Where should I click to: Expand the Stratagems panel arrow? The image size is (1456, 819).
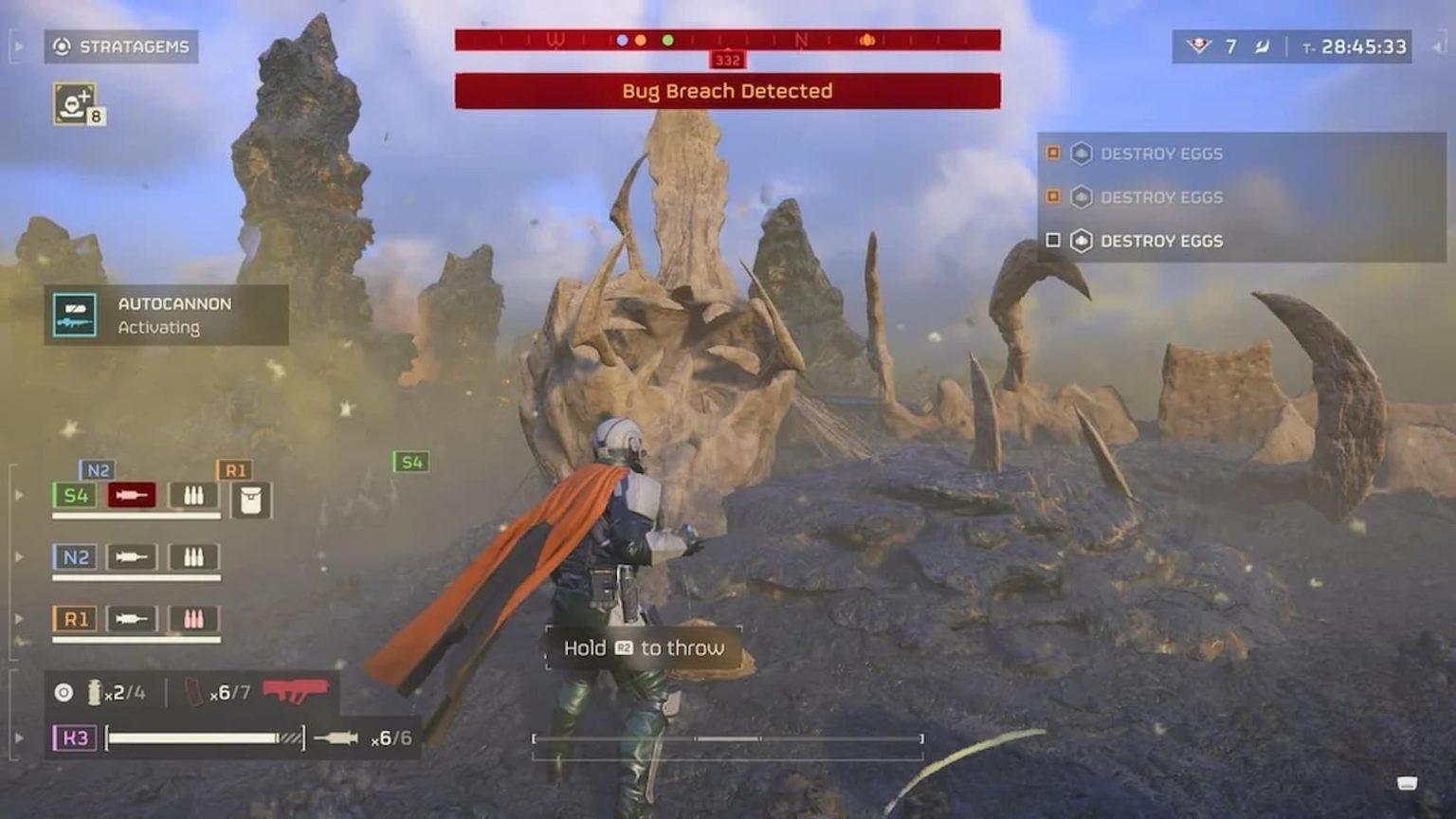[x=17, y=44]
